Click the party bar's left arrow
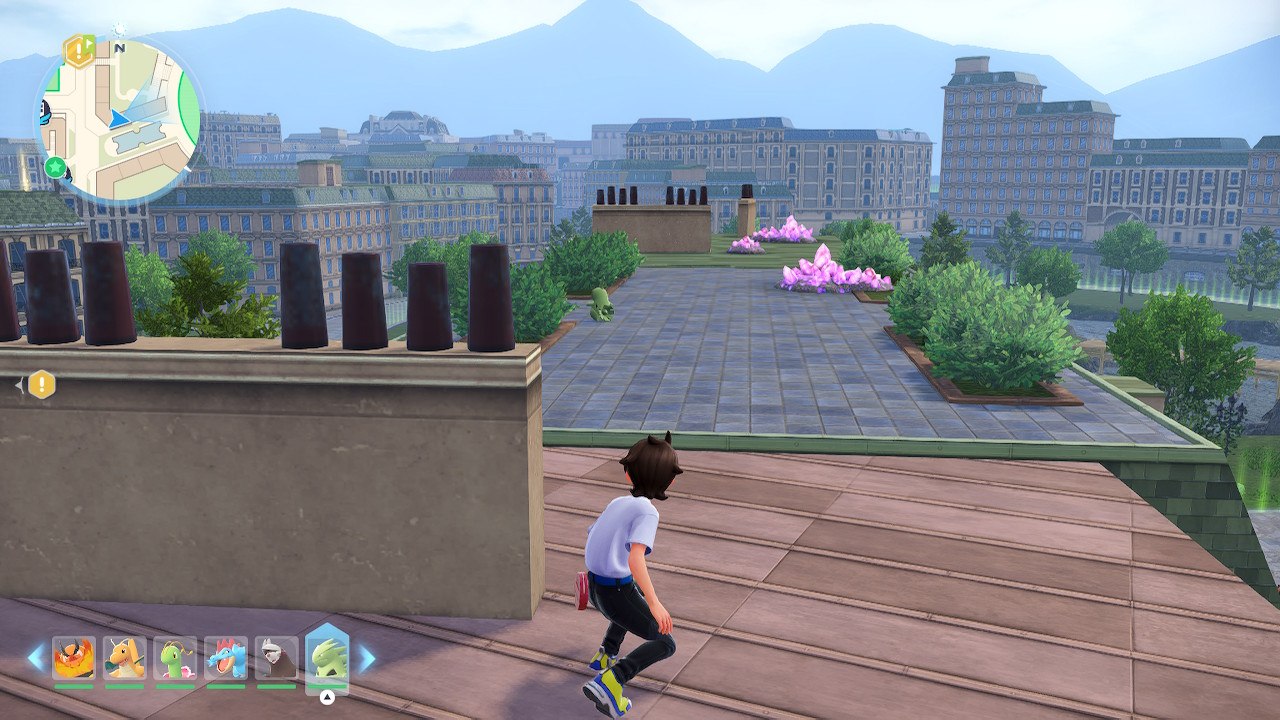 point(36,657)
